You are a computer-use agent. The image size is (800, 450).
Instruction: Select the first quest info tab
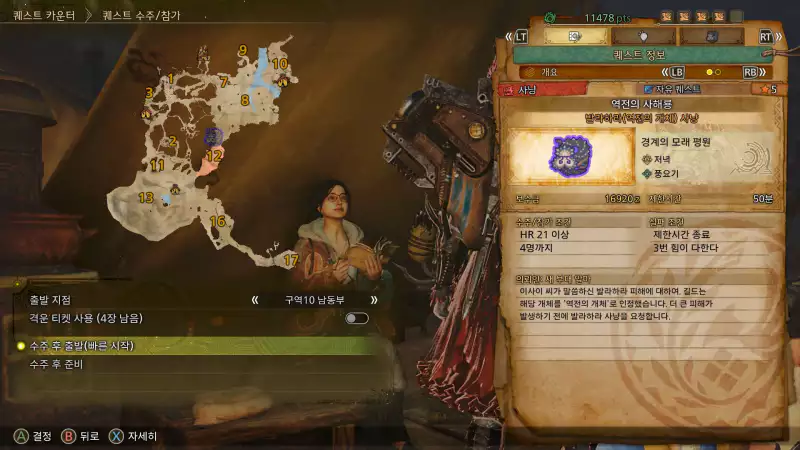575,35
